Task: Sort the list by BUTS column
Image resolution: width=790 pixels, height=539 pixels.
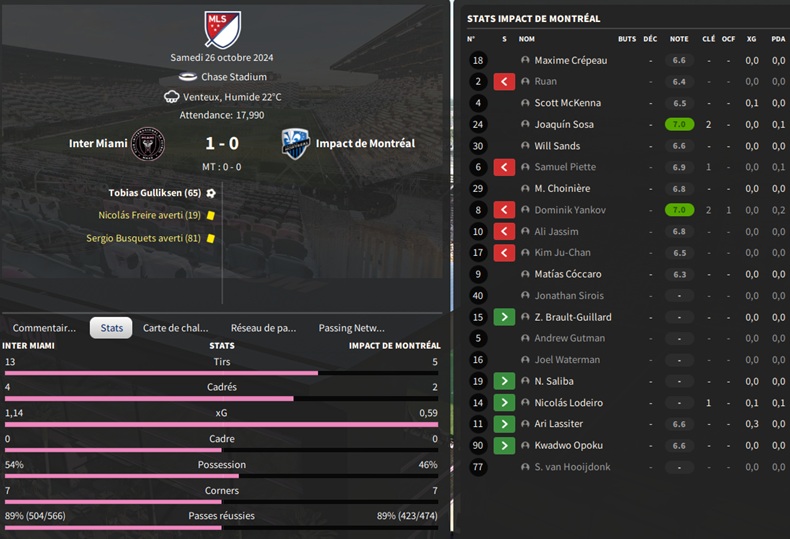Action: click(627, 39)
